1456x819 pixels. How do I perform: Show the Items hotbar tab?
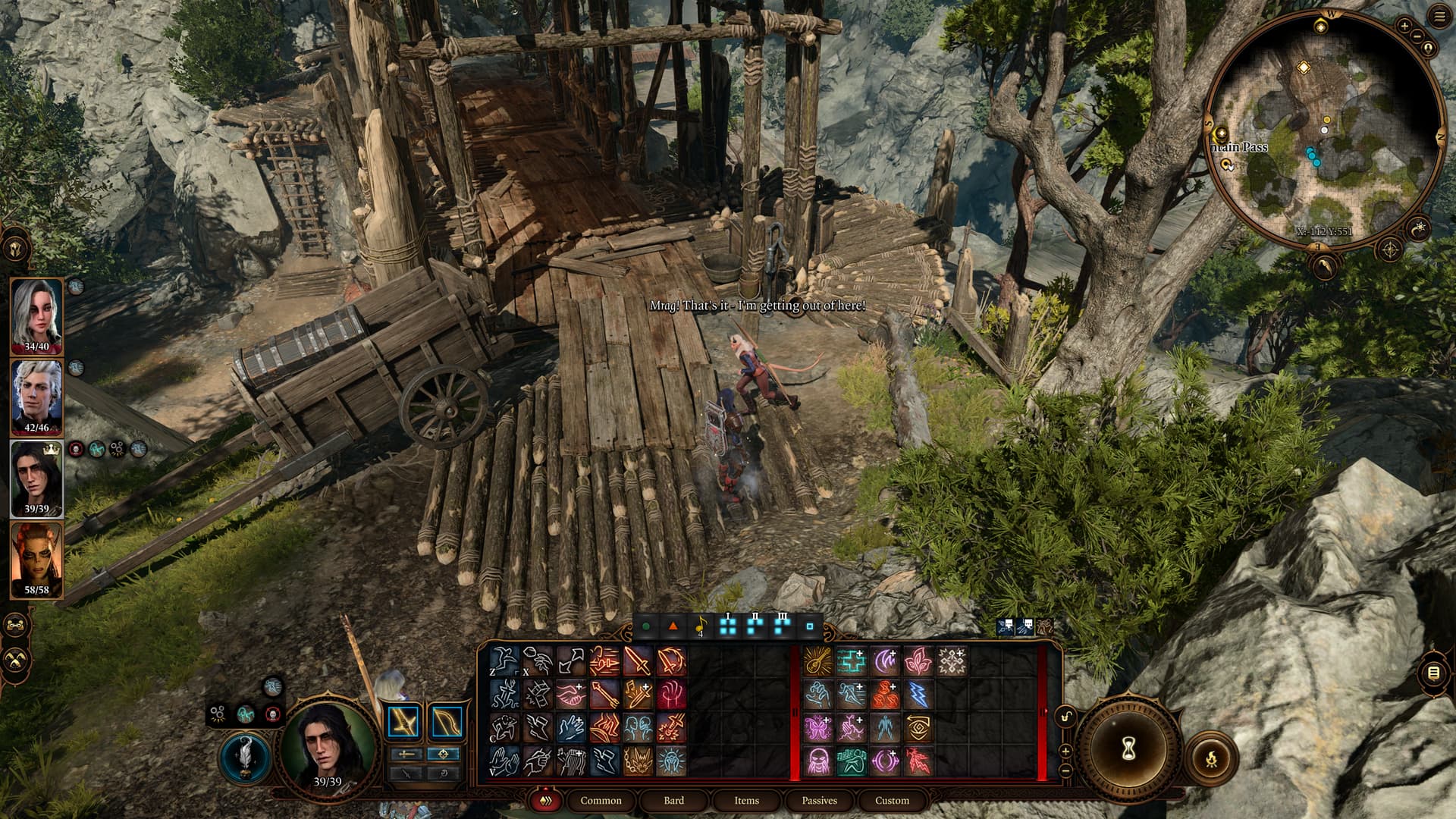coord(746,800)
